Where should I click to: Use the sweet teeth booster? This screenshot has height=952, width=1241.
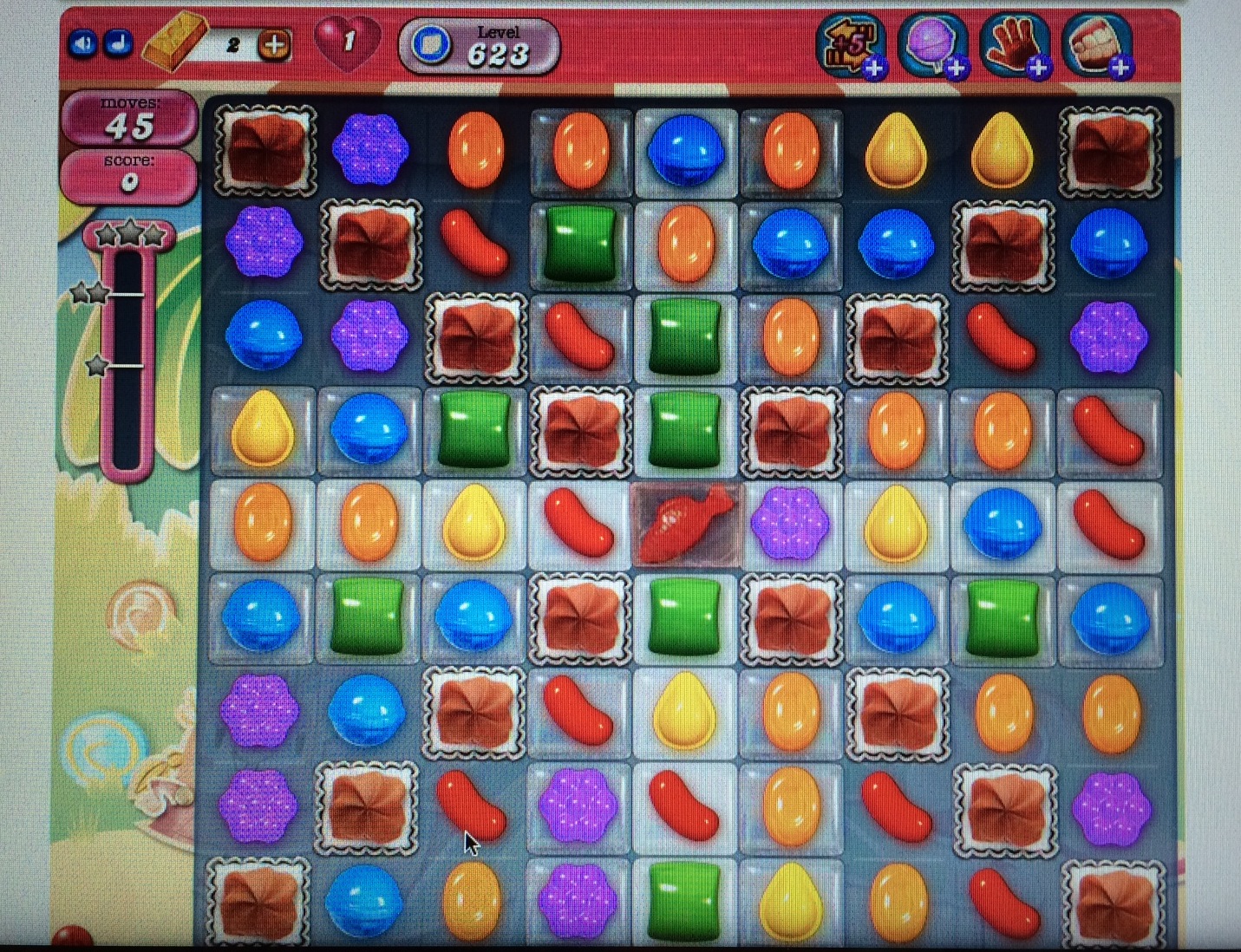pyautogui.click(x=1096, y=46)
